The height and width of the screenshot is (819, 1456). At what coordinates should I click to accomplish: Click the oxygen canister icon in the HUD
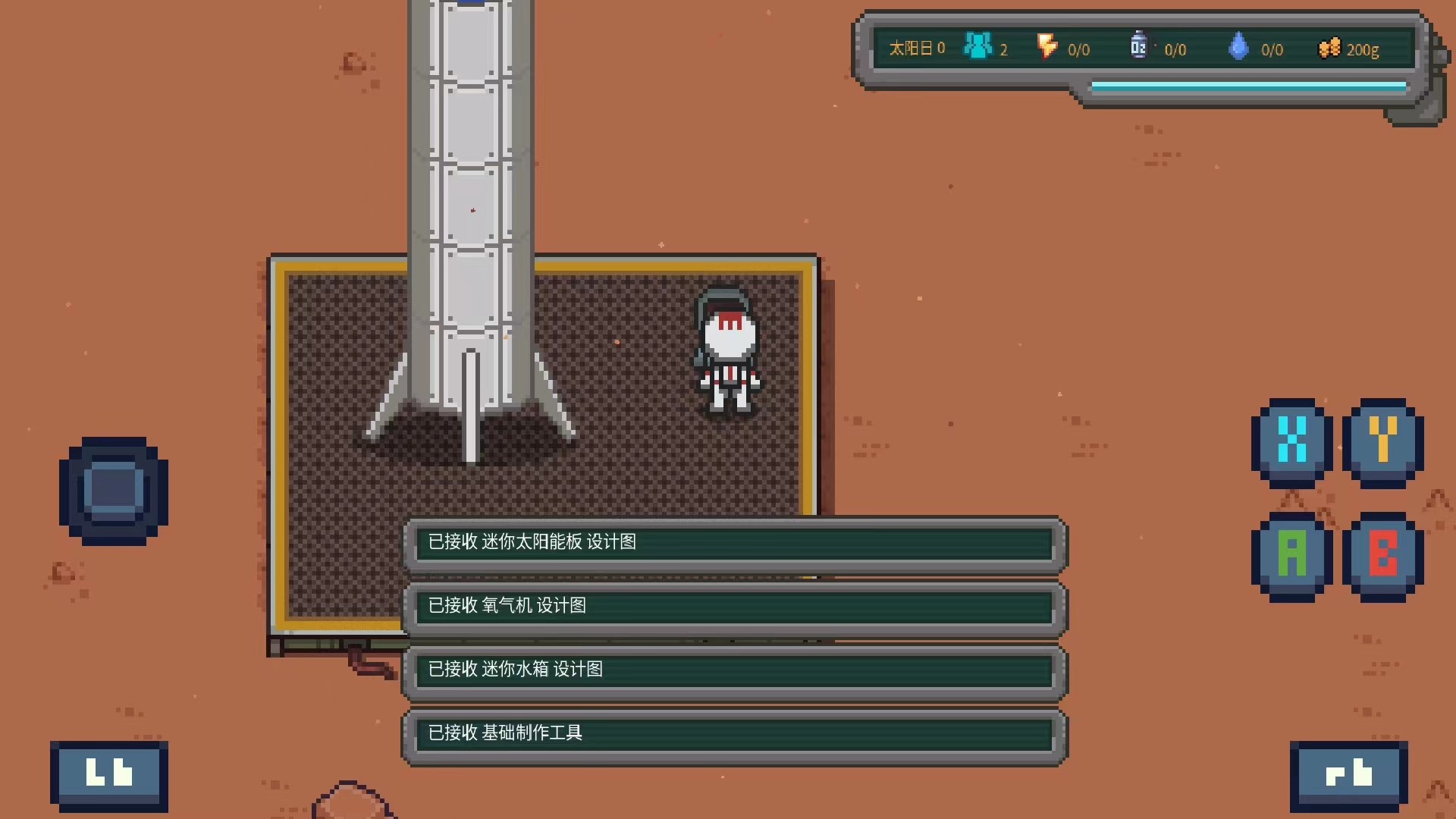[1137, 45]
